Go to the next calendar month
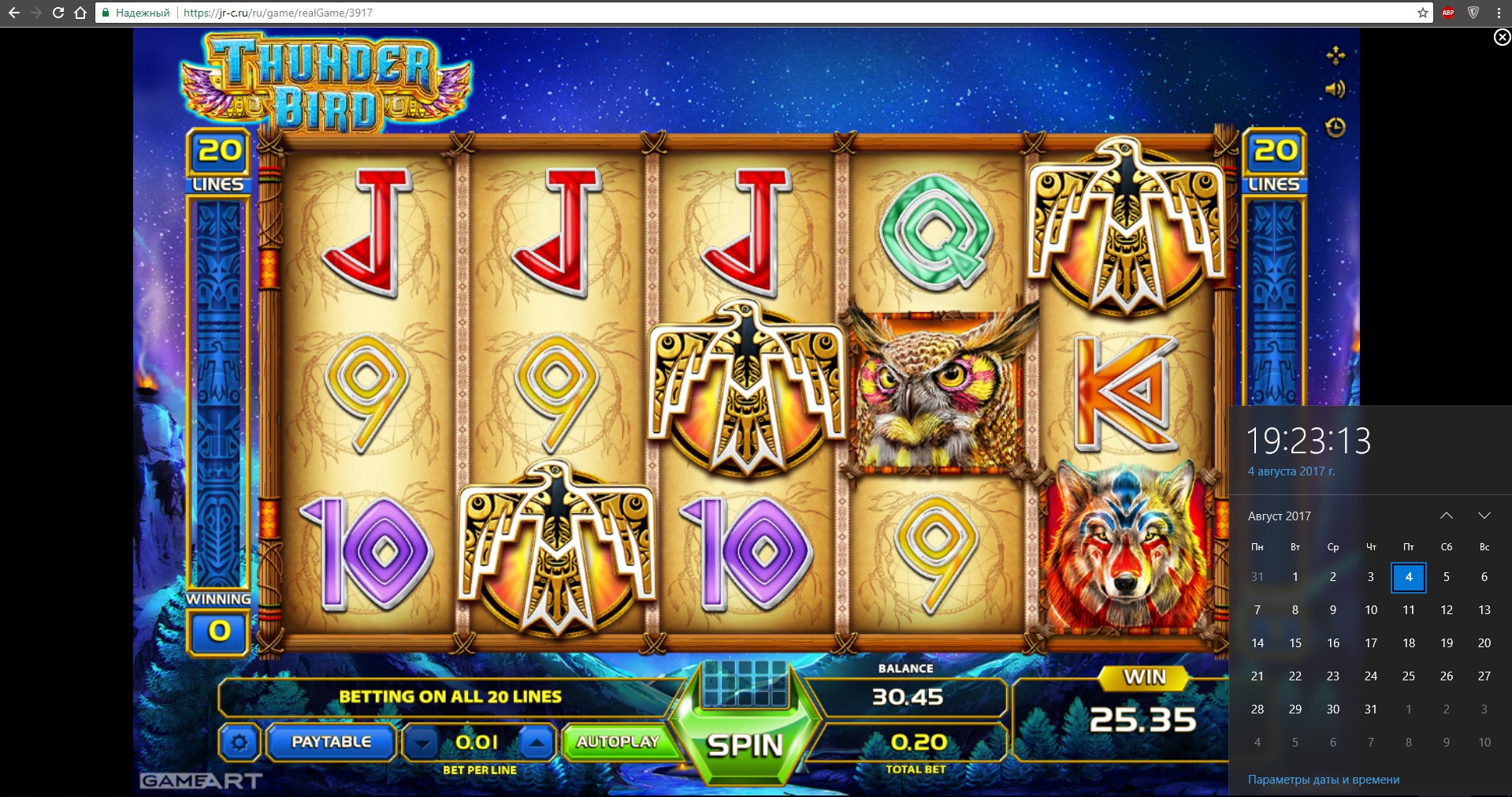 tap(1484, 516)
